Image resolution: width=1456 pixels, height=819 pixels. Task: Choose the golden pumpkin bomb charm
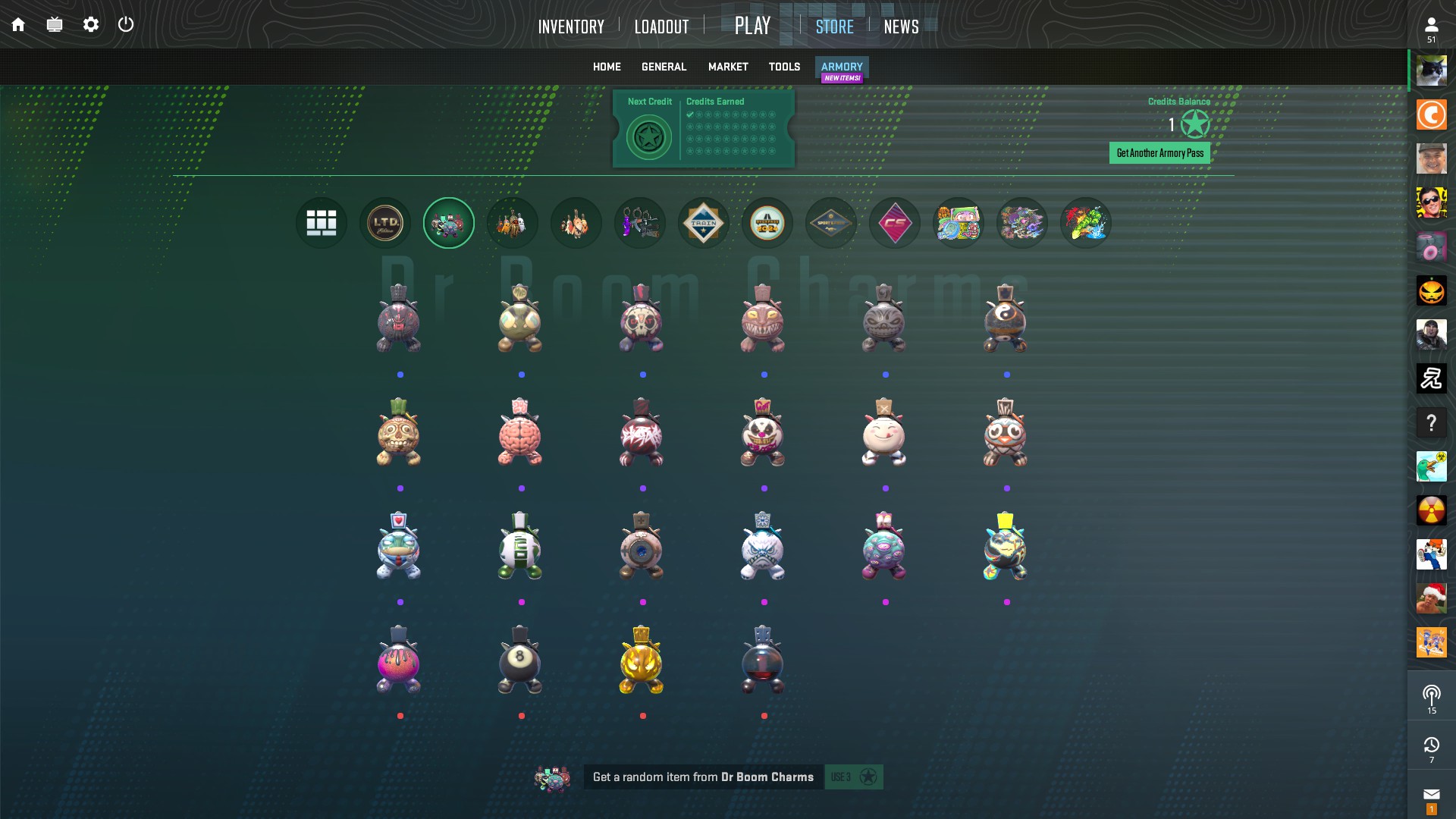tap(642, 660)
